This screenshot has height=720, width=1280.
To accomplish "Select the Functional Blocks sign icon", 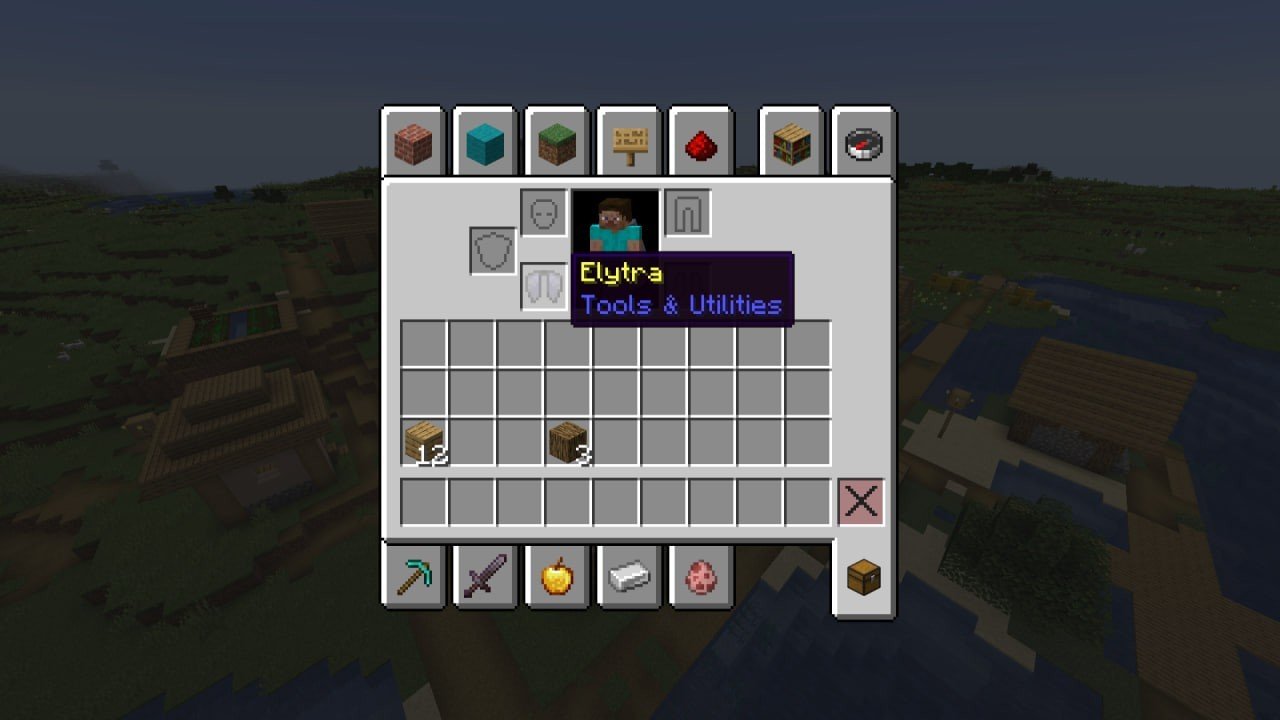I will coord(628,143).
